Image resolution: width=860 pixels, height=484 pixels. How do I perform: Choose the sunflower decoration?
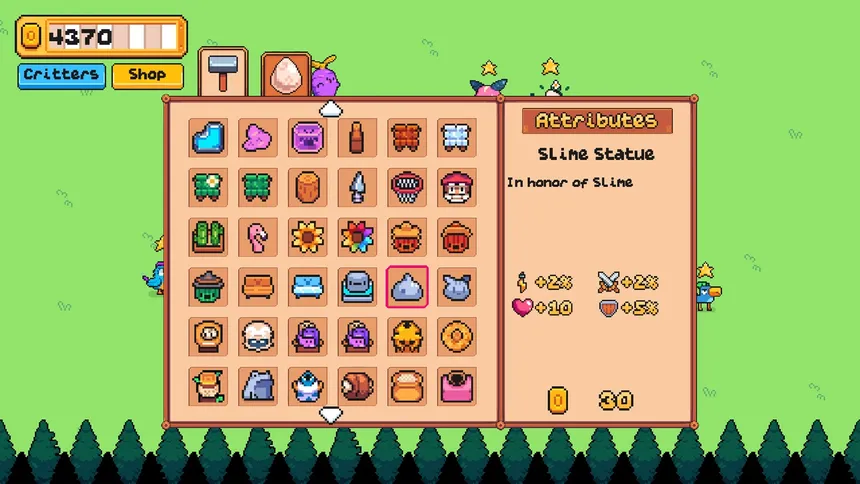point(308,237)
